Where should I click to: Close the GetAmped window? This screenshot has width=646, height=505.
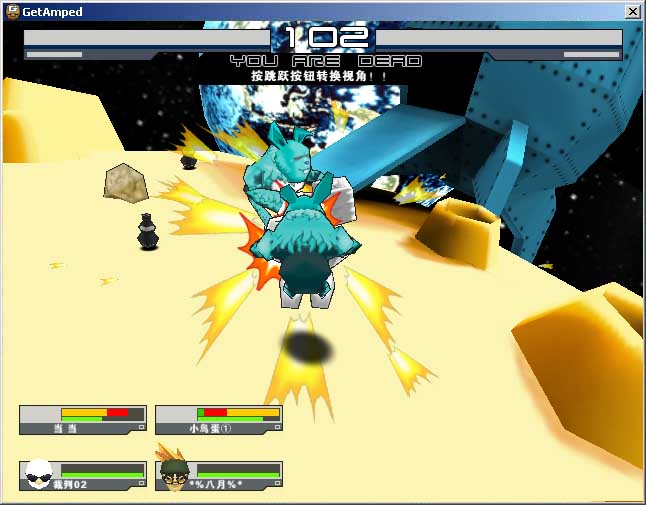point(633,11)
